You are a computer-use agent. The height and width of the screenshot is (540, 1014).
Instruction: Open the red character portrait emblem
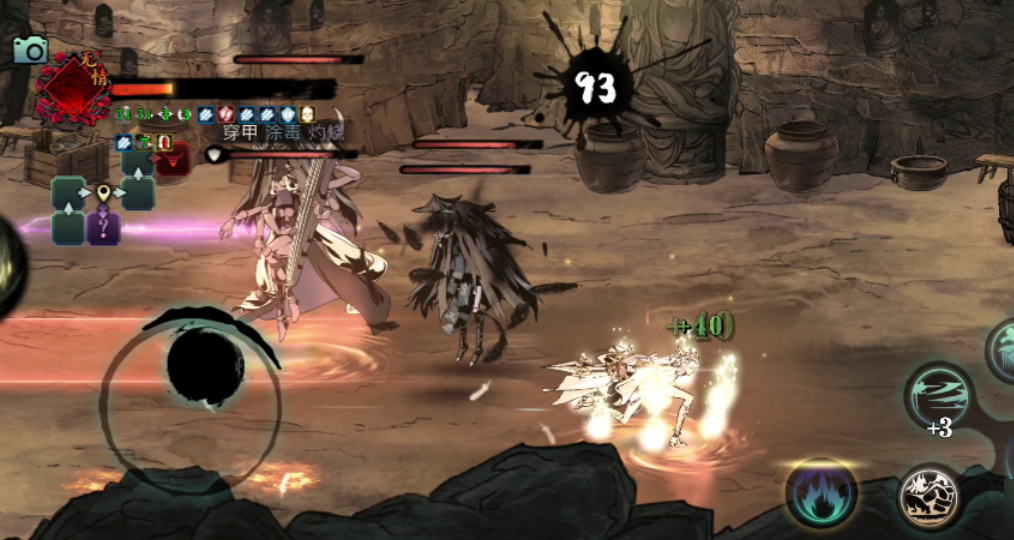point(71,88)
